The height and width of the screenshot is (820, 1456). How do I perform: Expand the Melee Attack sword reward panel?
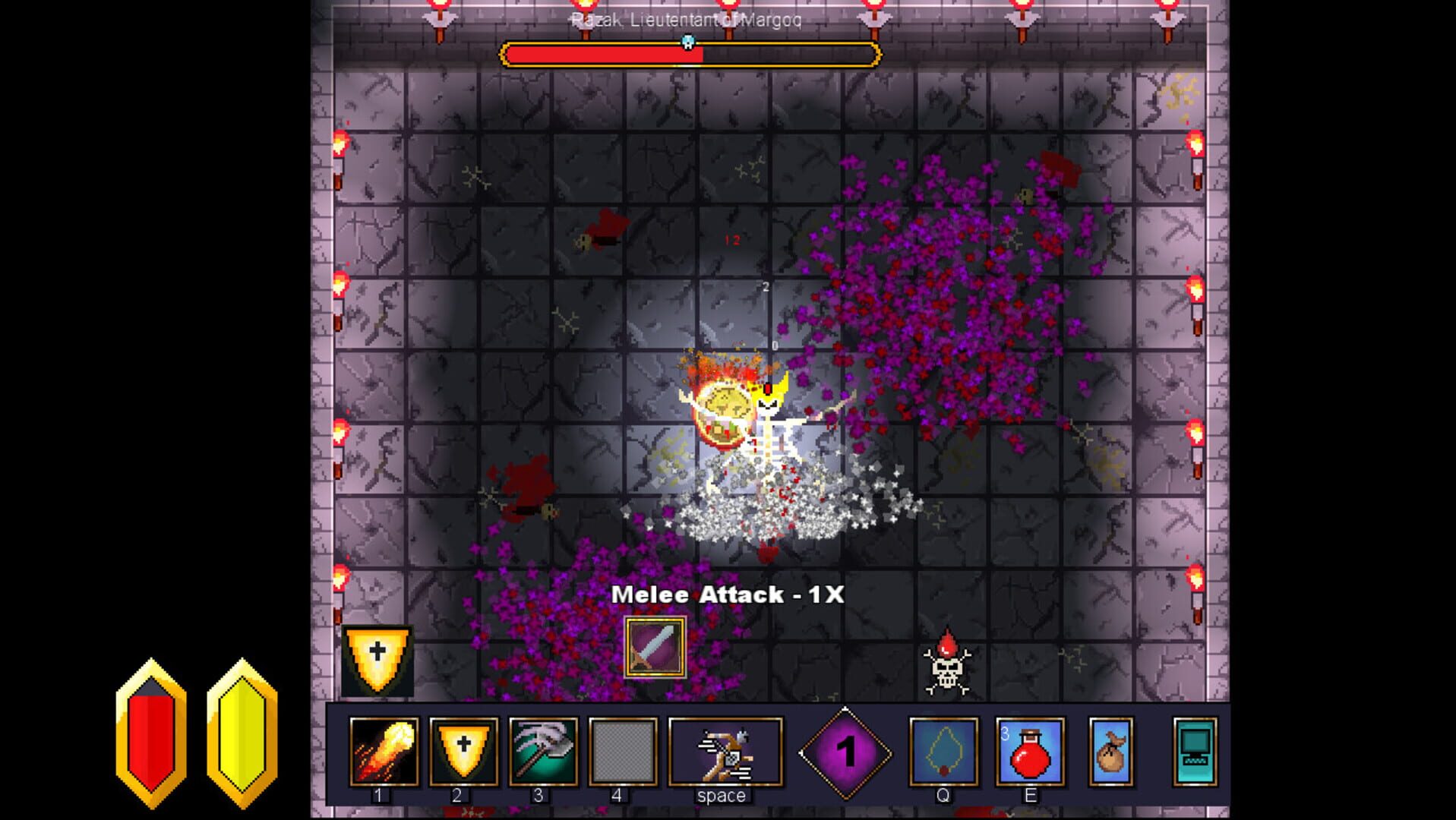[655, 648]
